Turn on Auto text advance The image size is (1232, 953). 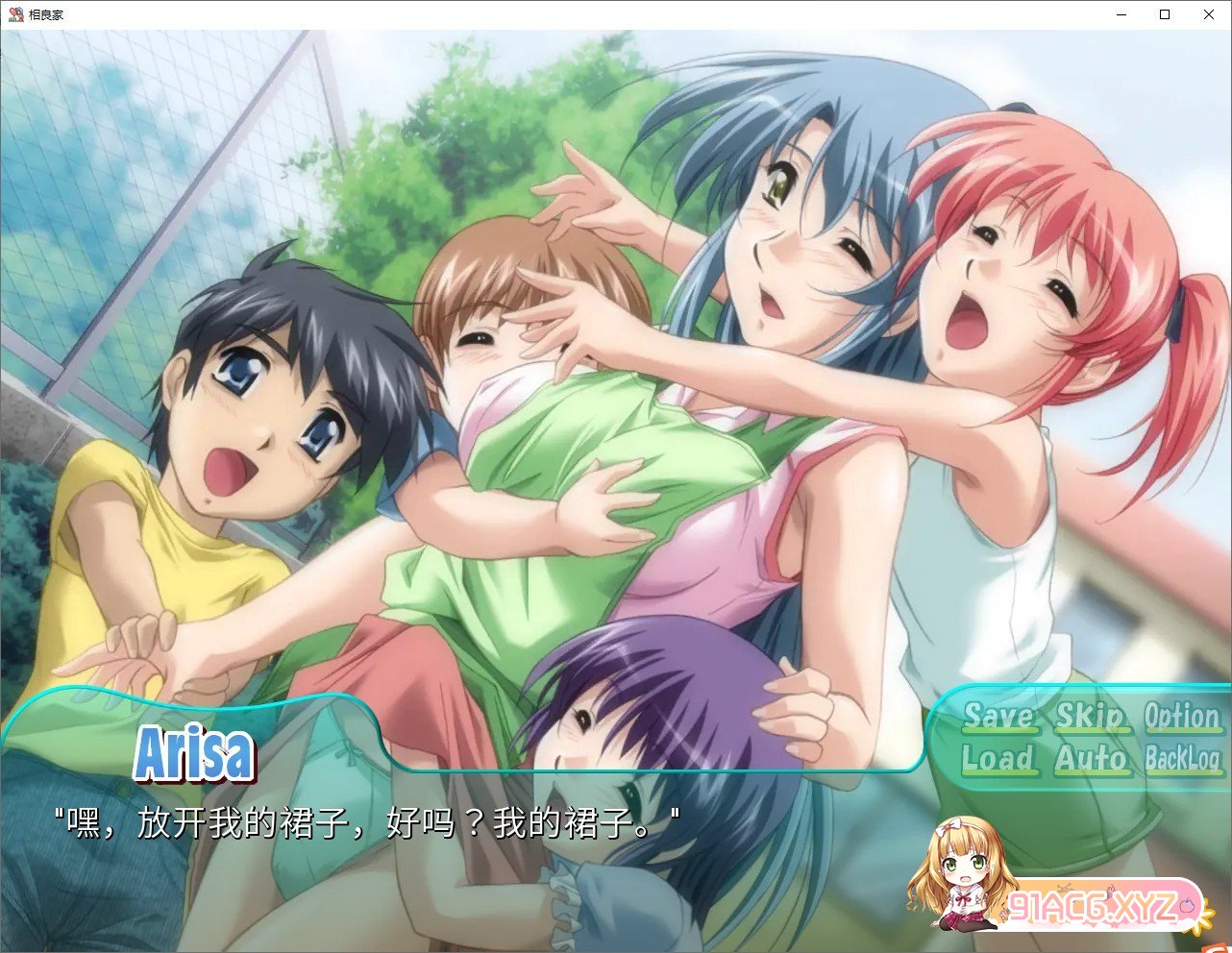pos(1090,759)
